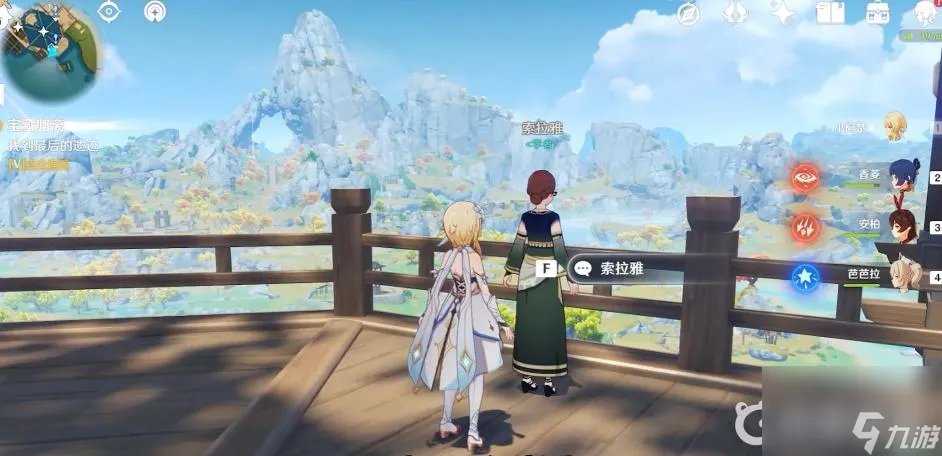Click the blue star elemental icon beside 芭芭拉
This screenshot has width=942, height=456.
805,277
